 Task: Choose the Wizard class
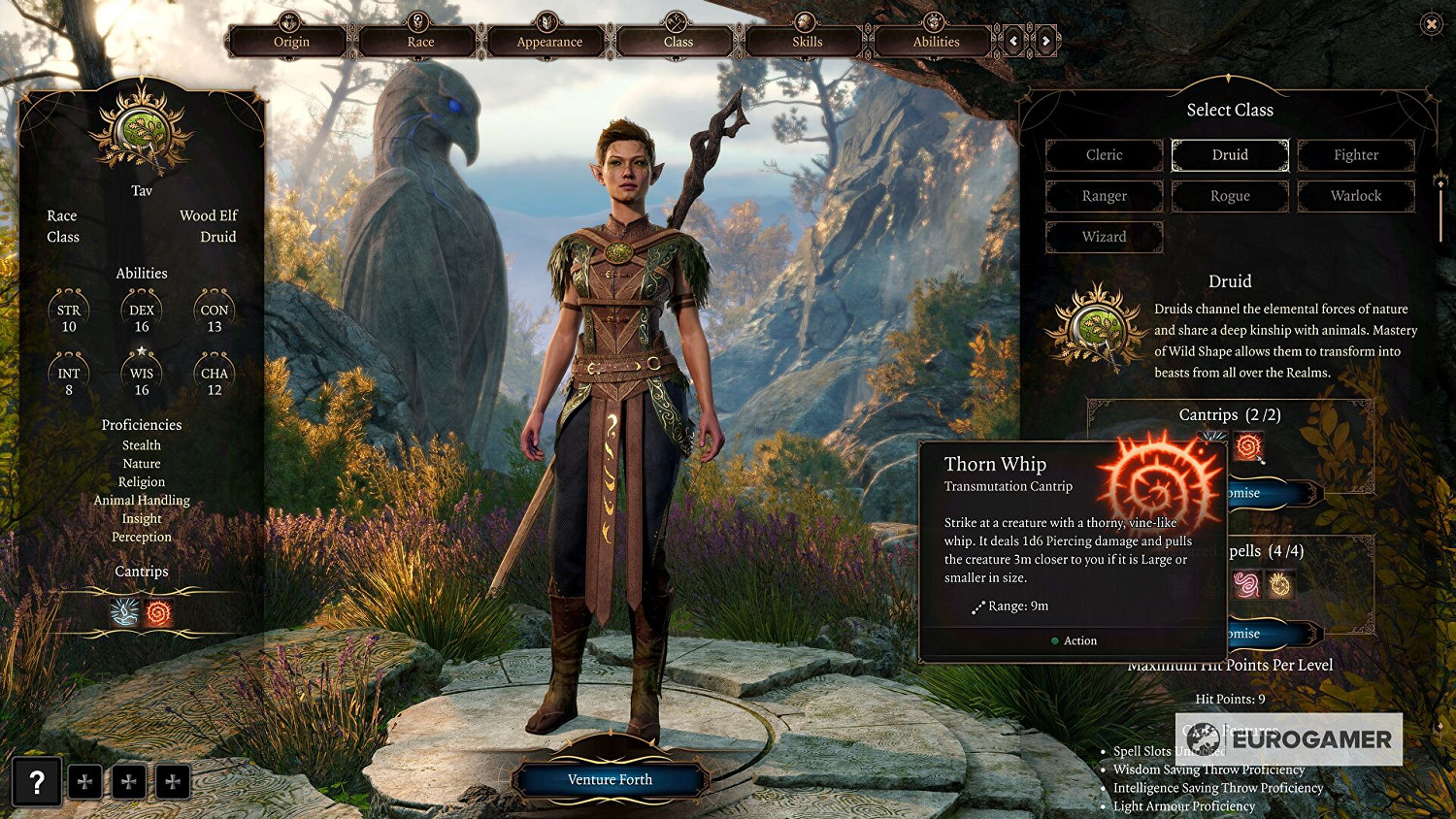tap(1104, 237)
